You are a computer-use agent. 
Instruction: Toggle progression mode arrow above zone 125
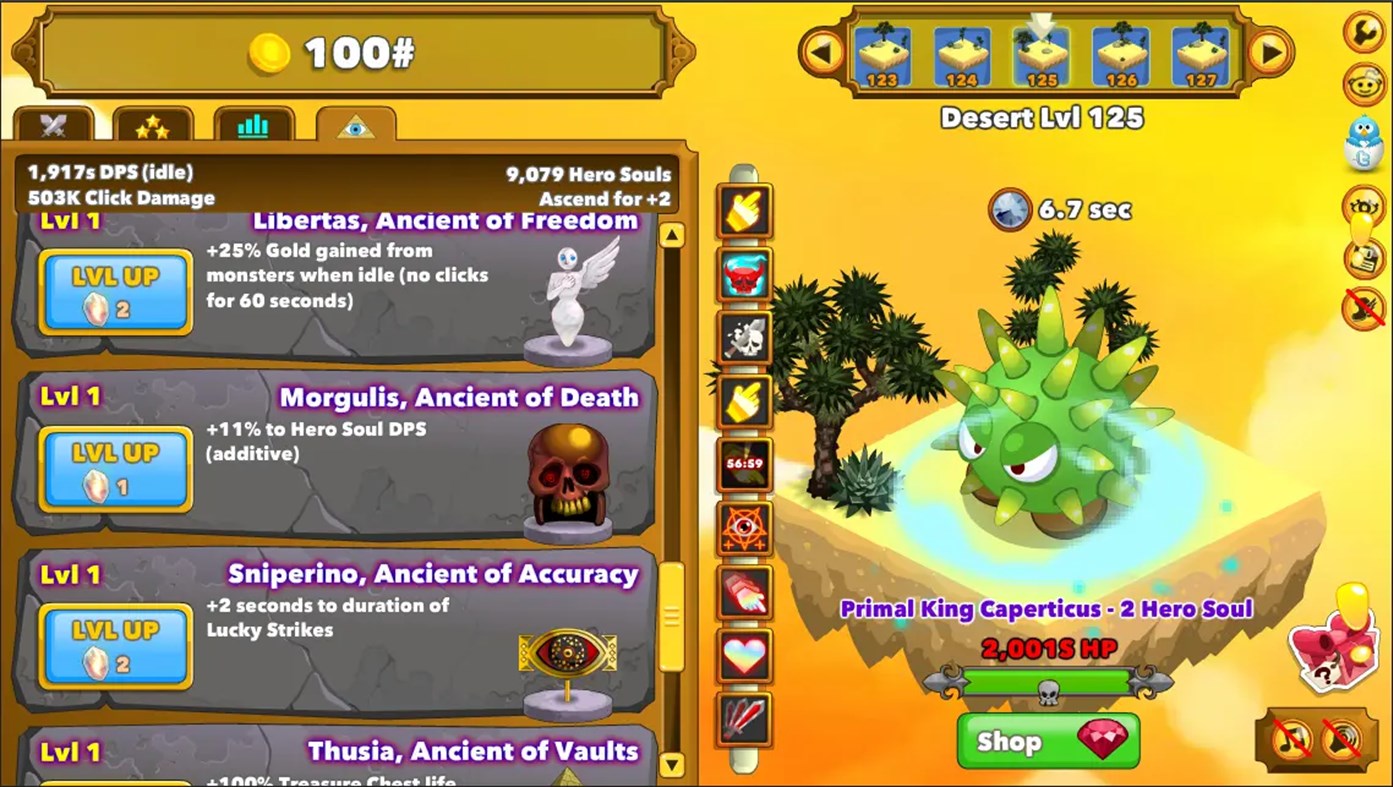[1041, 22]
